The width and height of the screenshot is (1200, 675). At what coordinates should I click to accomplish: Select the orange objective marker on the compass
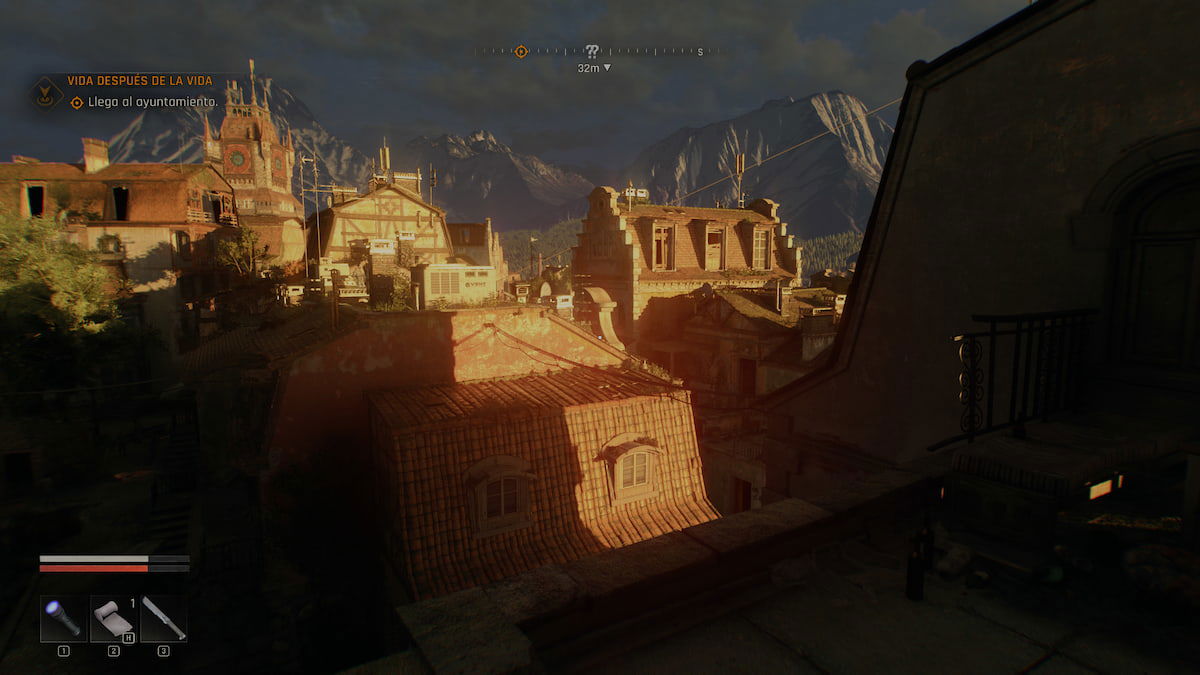point(521,51)
